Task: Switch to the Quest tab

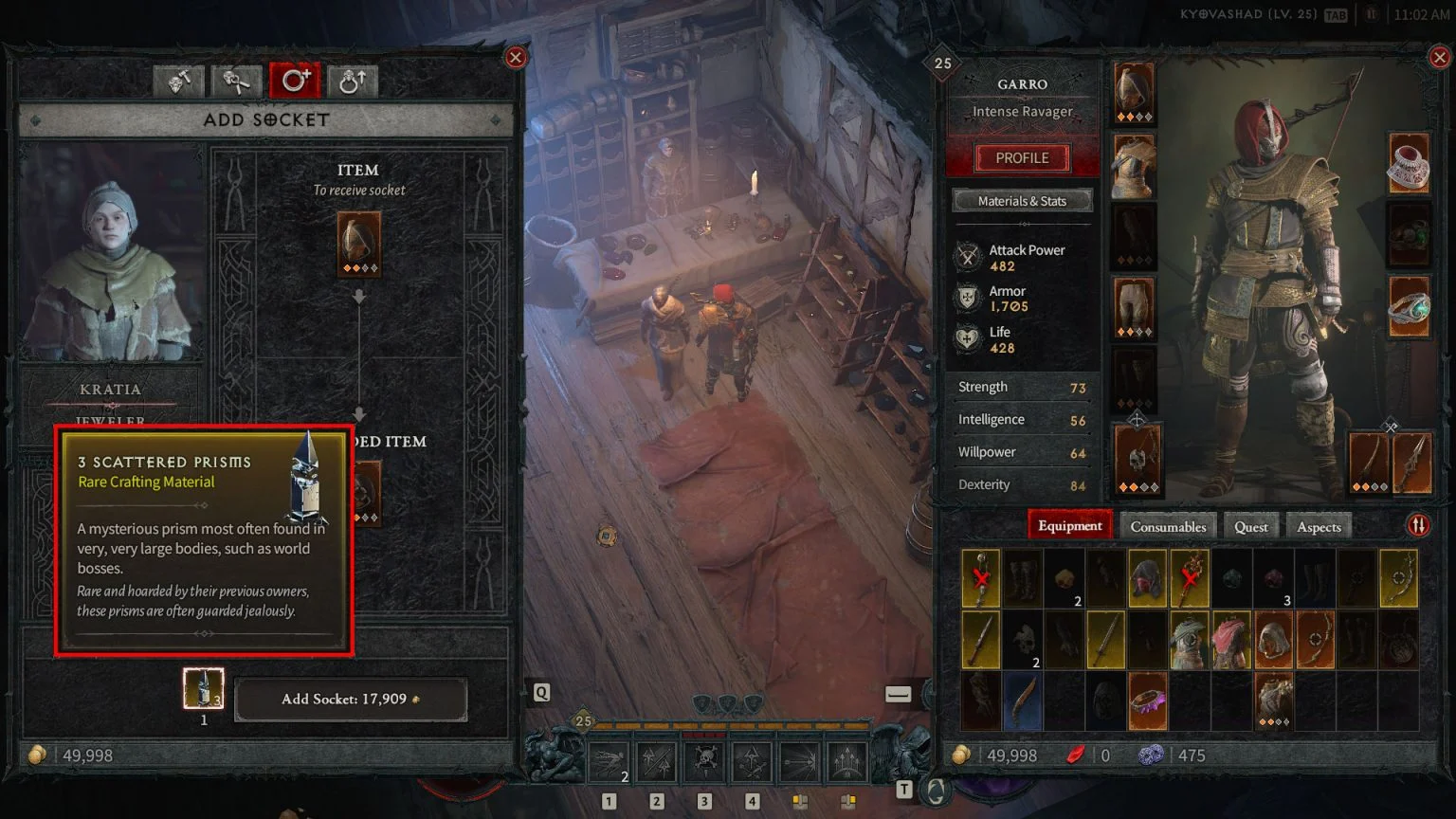Action: point(1250,525)
